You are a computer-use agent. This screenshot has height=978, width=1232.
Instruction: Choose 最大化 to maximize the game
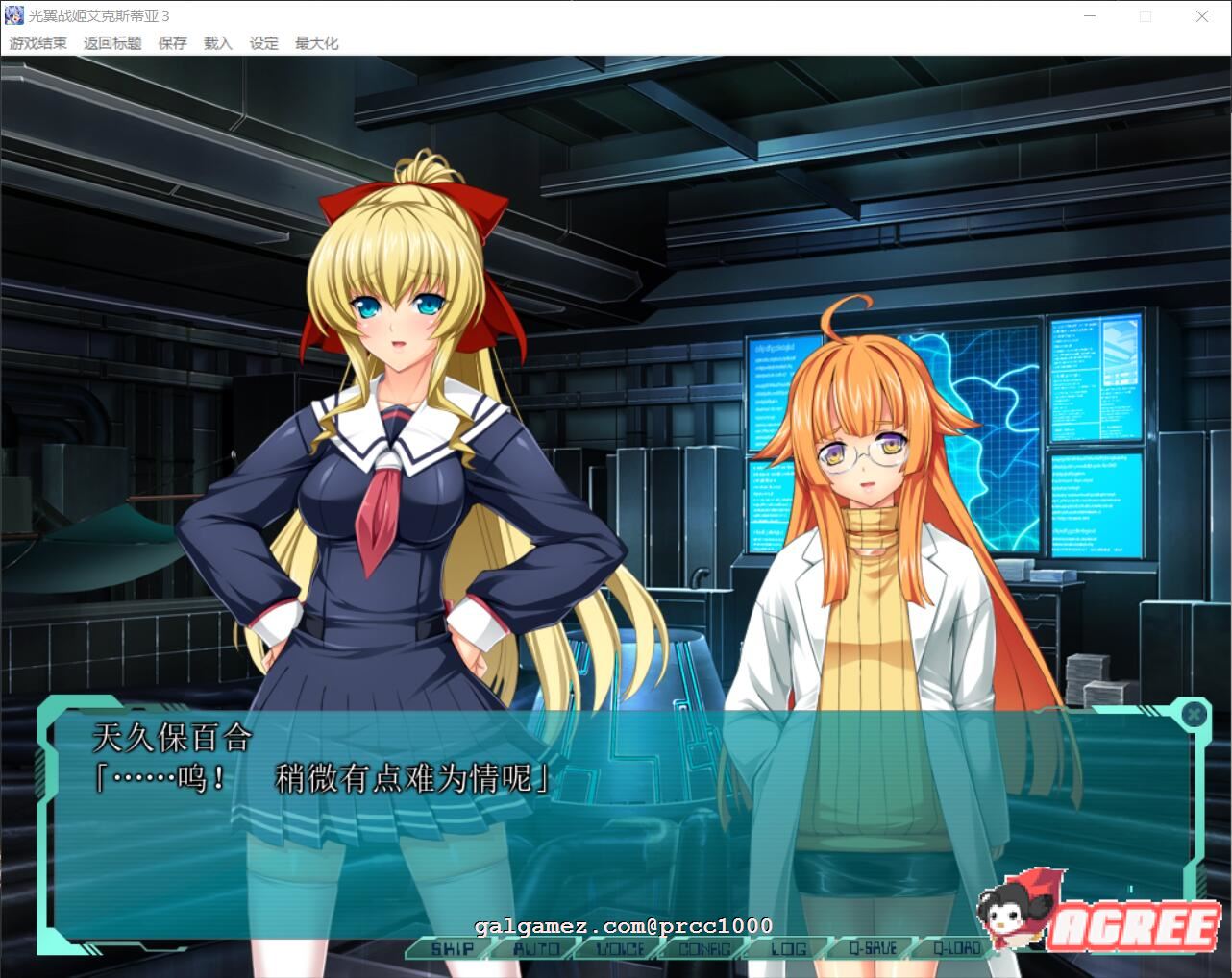[x=316, y=43]
